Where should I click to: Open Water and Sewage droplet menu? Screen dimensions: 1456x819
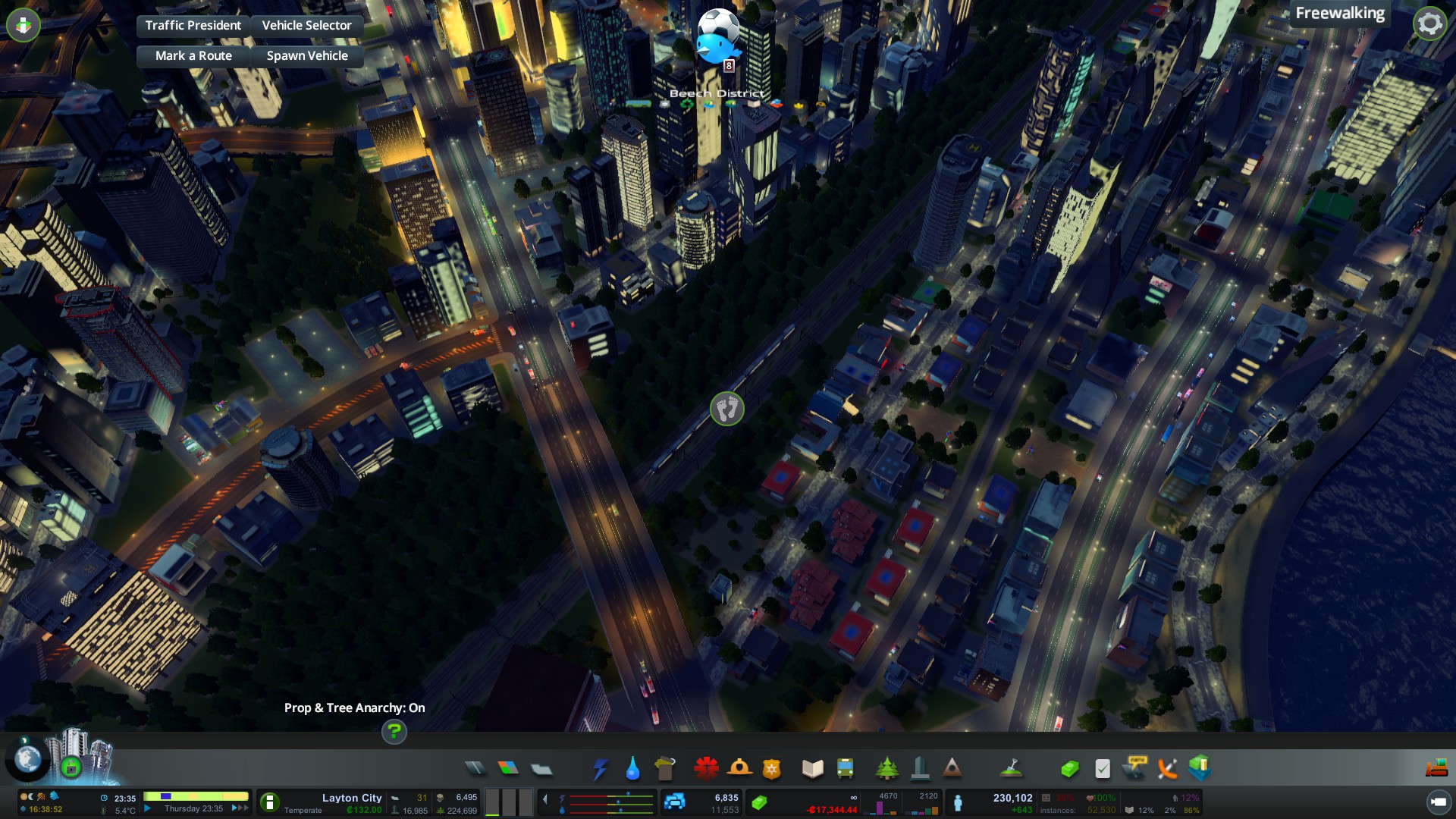632,769
